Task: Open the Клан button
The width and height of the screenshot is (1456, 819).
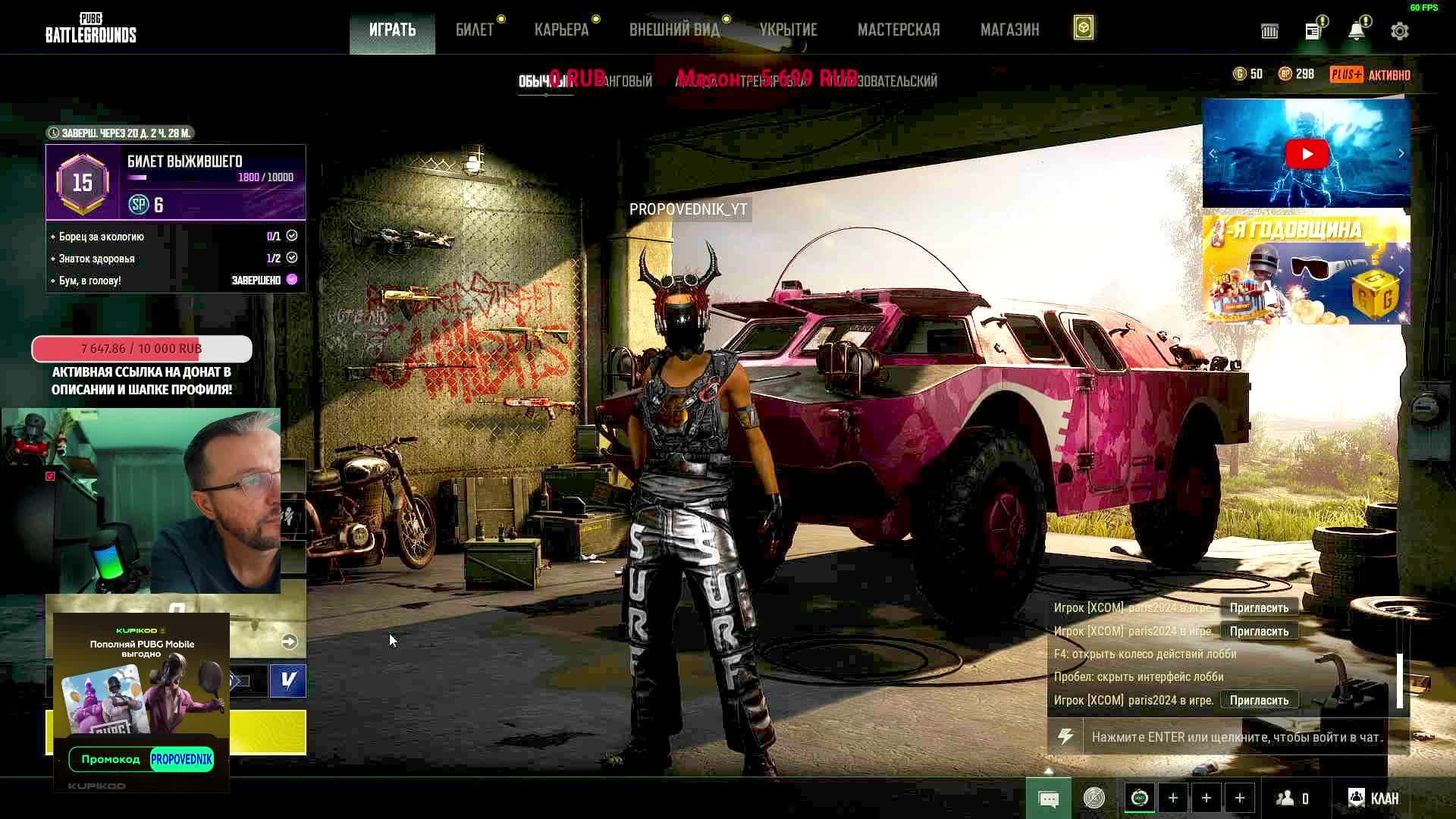Action: point(1373,798)
